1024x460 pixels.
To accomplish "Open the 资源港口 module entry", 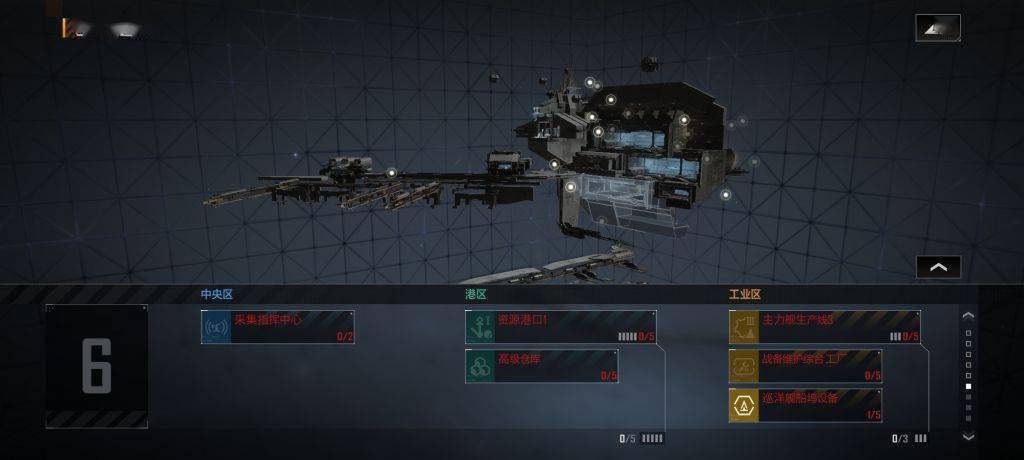I will (560, 327).
